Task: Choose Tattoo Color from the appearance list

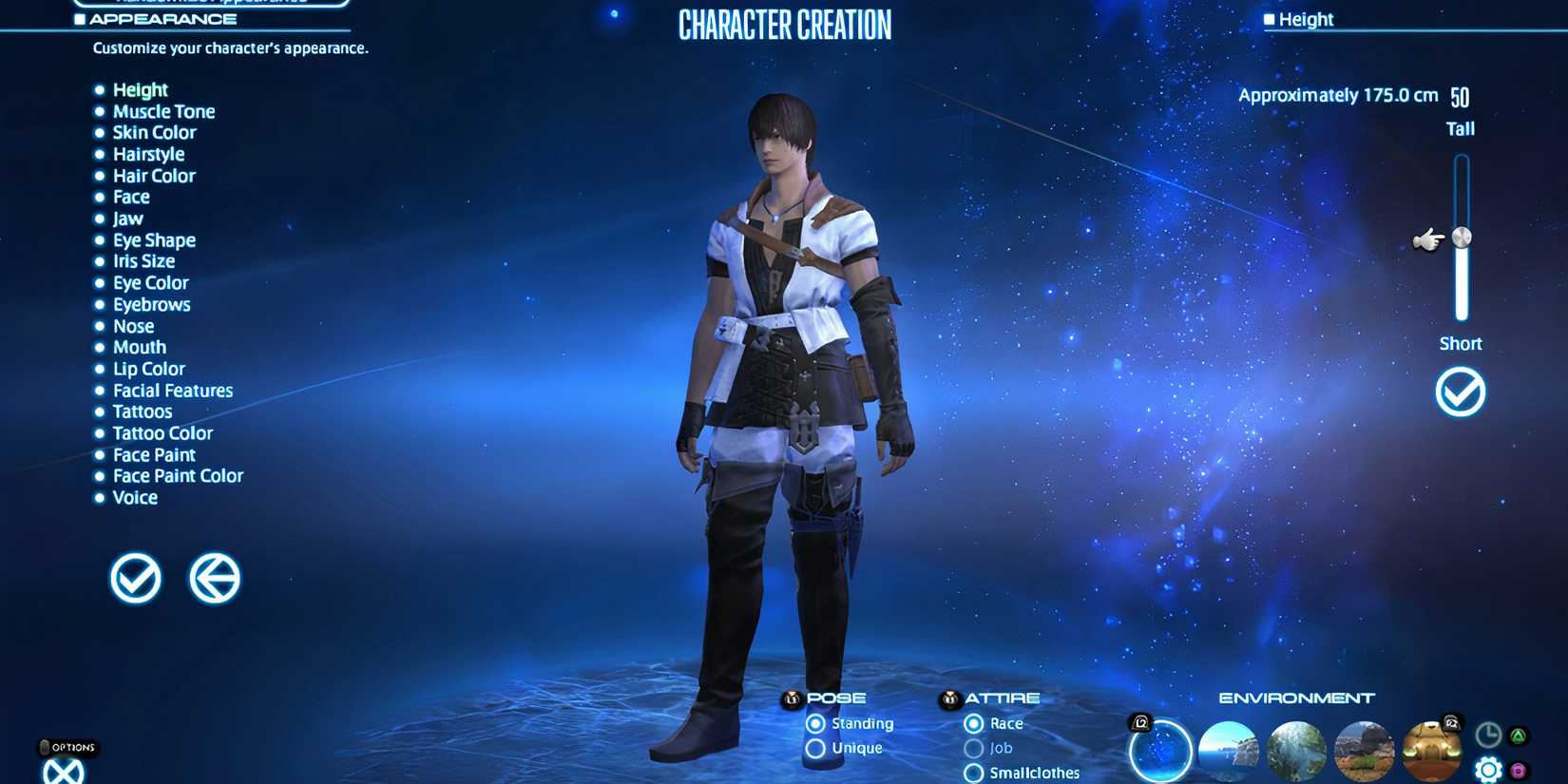Action: (163, 432)
